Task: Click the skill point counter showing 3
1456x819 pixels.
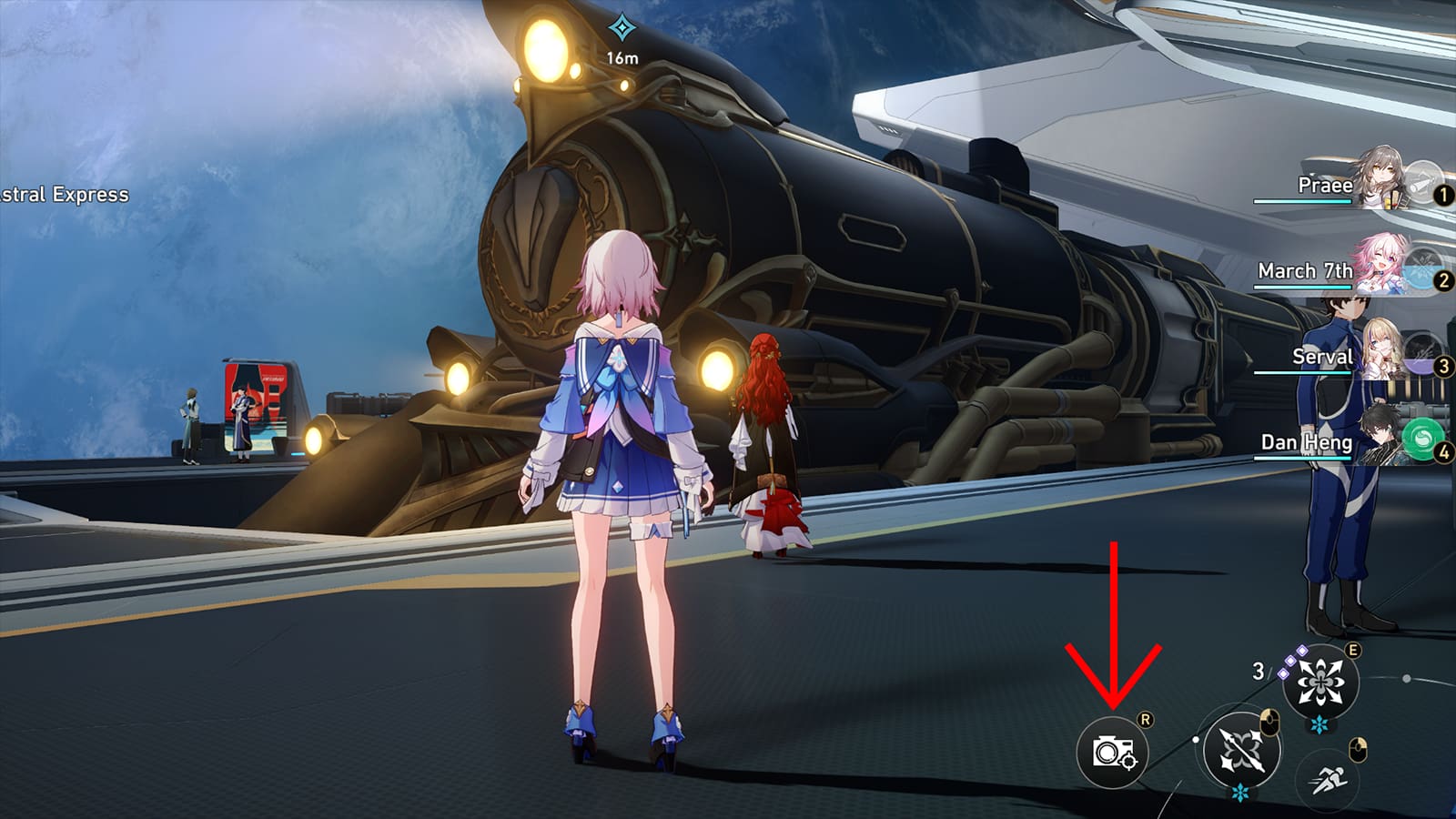Action: (x=1259, y=670)
